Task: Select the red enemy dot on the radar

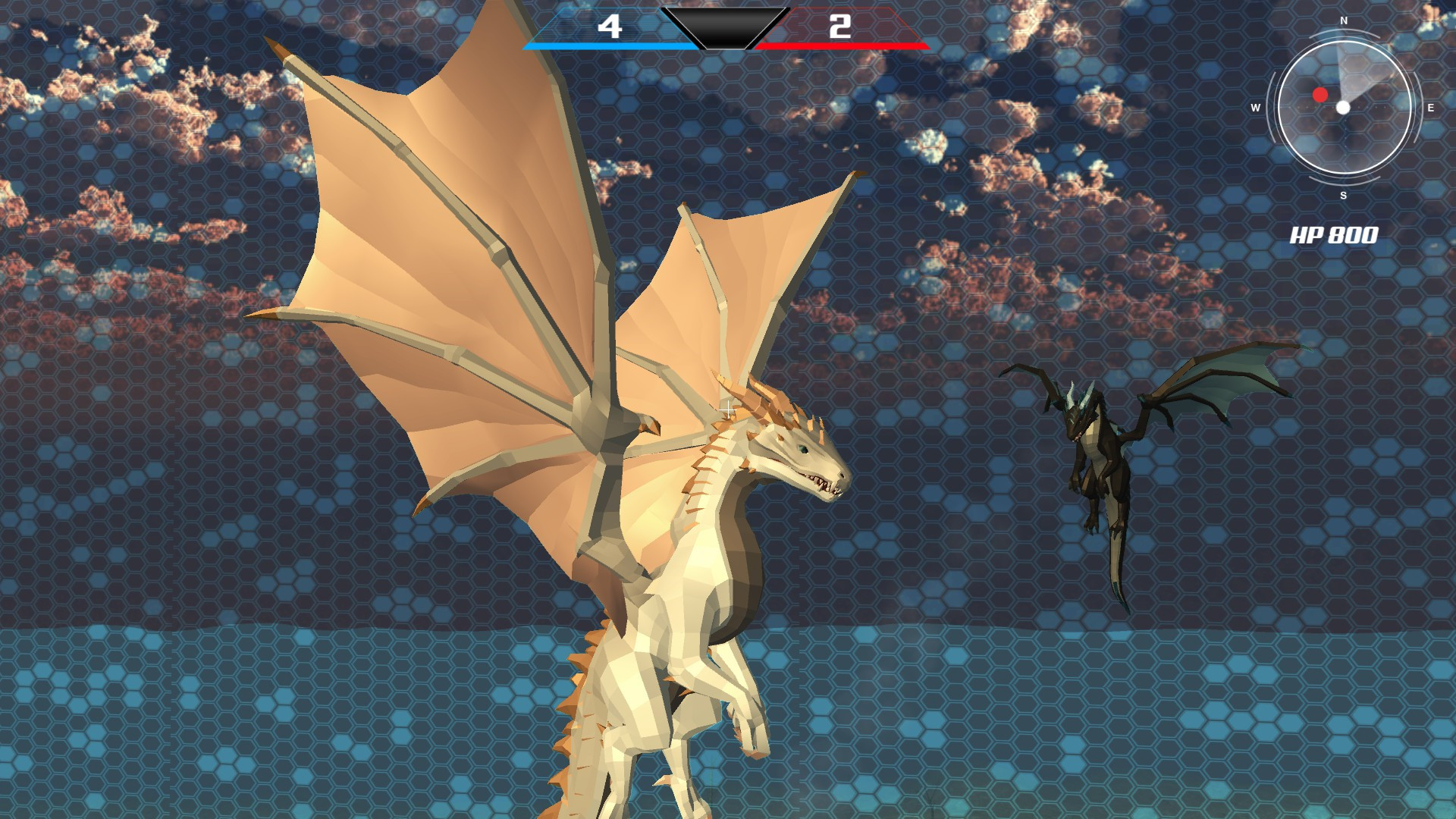Action: pyautogui.click(x=1322, y=93)
